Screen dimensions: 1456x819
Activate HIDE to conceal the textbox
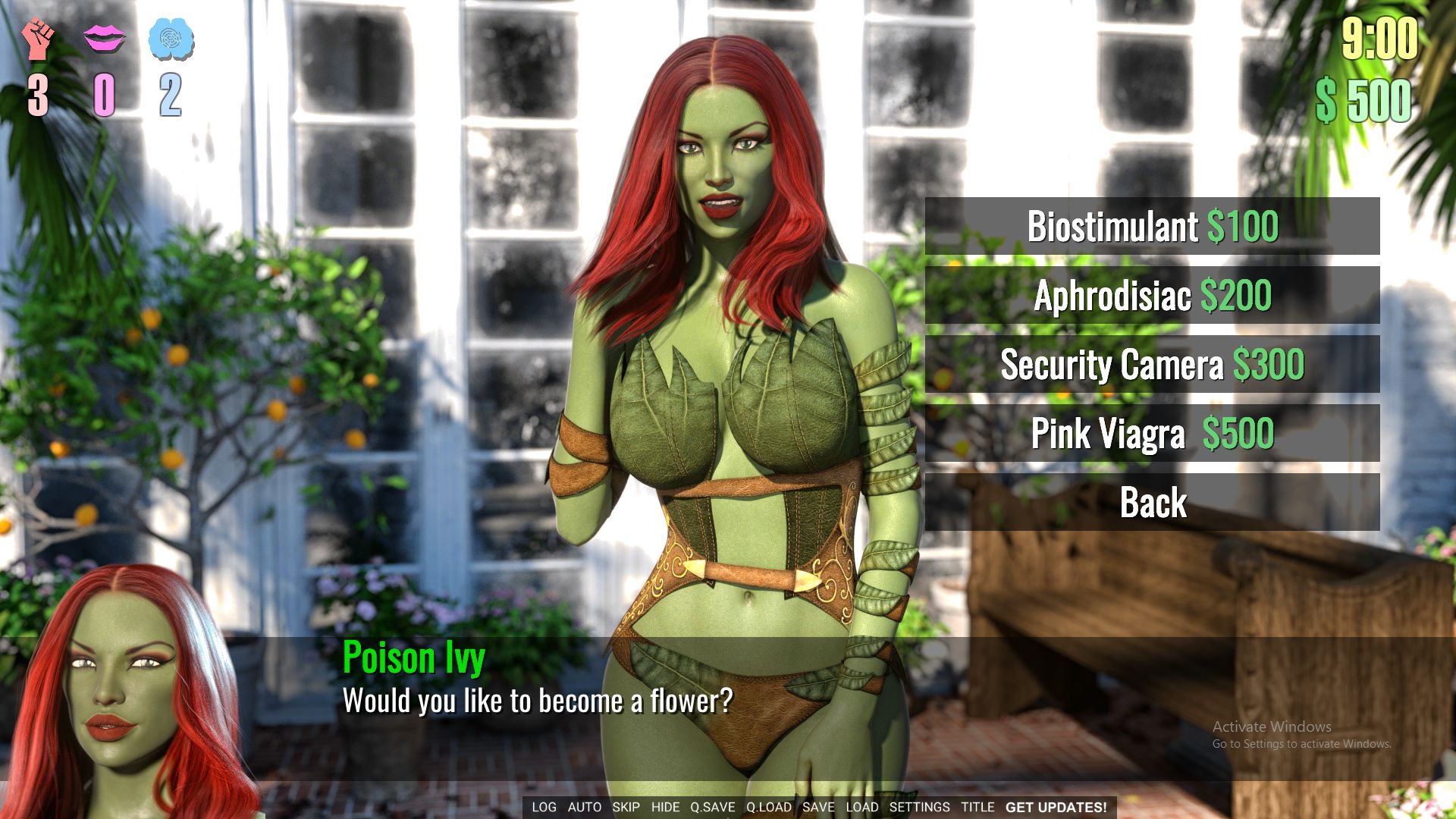665,807
